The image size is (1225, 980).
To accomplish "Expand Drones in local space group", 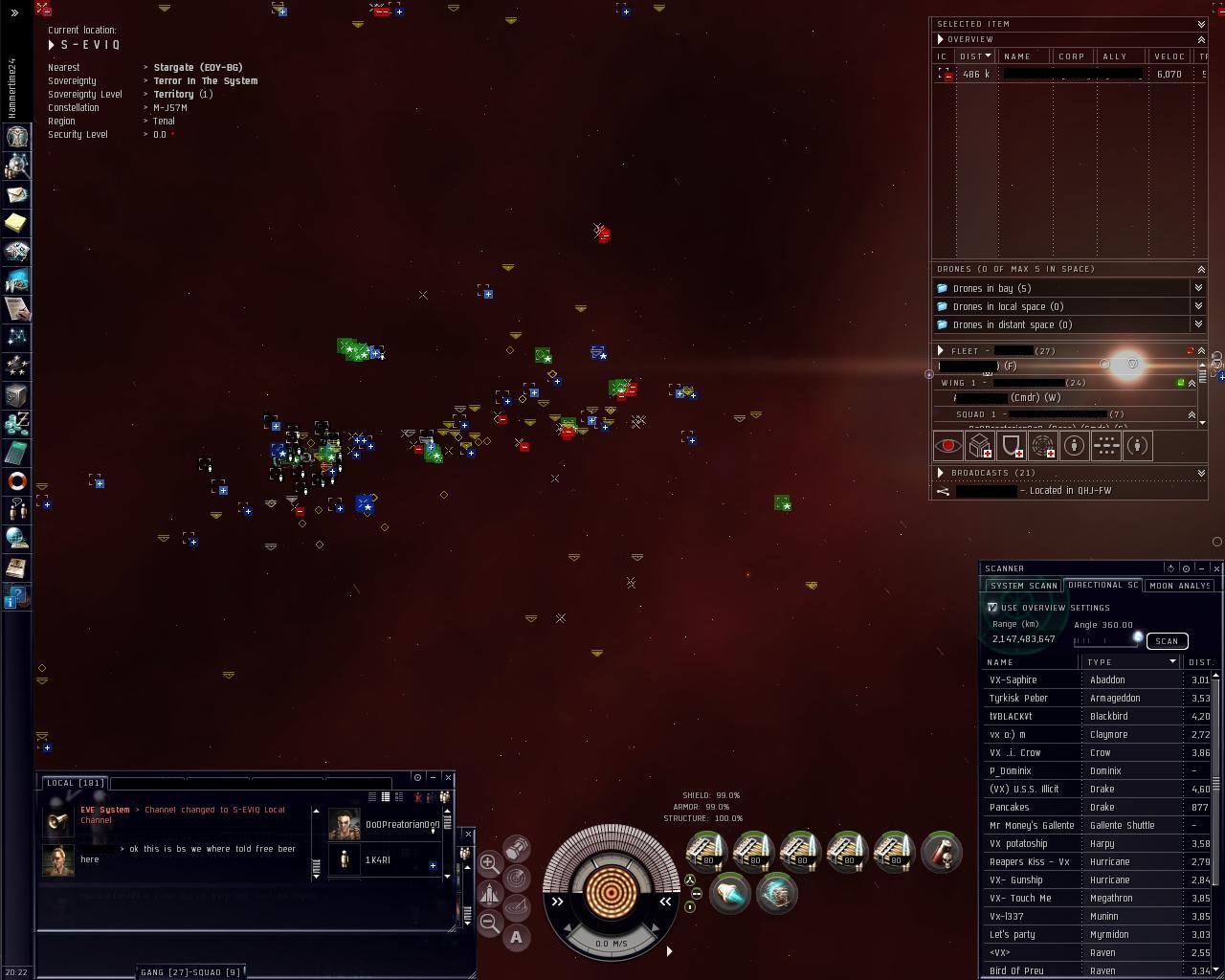I will click(x=1198, y=306).
